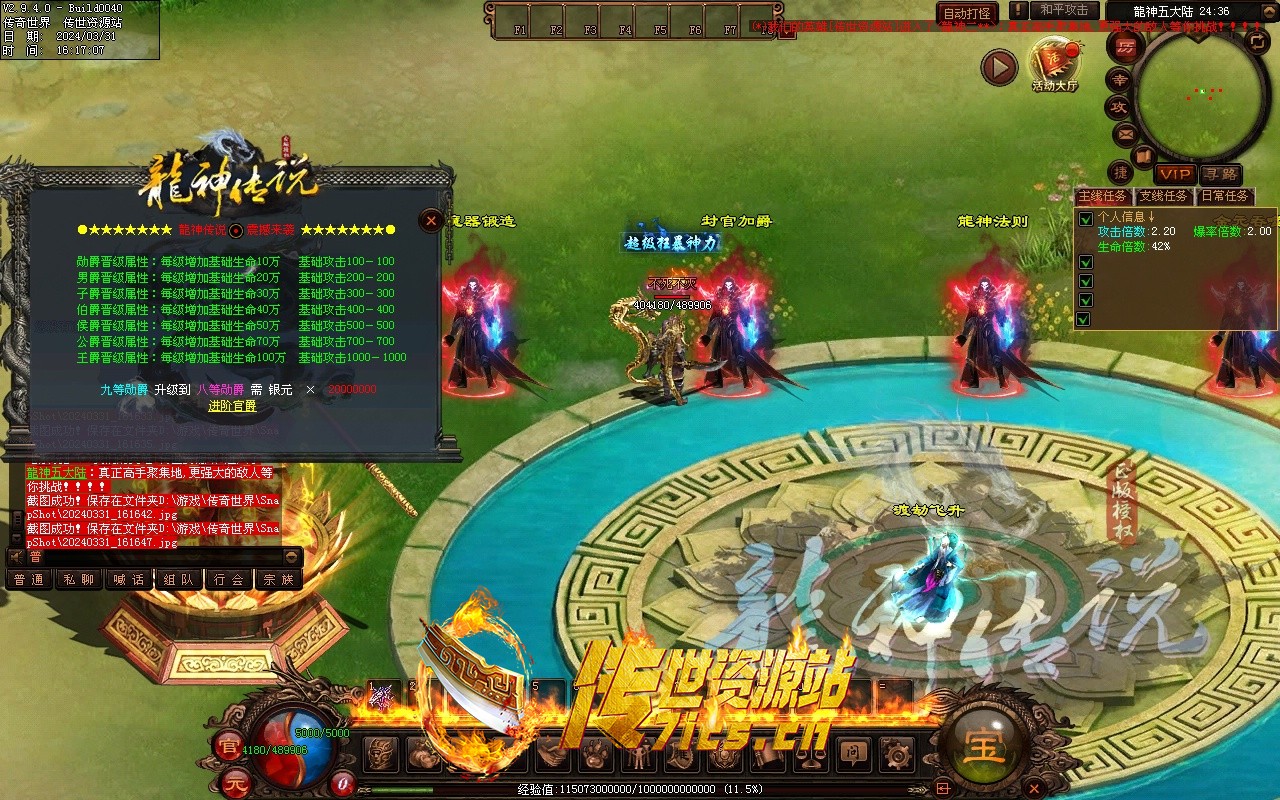Close the 龍神传说 title panel
Screen dimensions: 1280x800
(x=431, y=220)
